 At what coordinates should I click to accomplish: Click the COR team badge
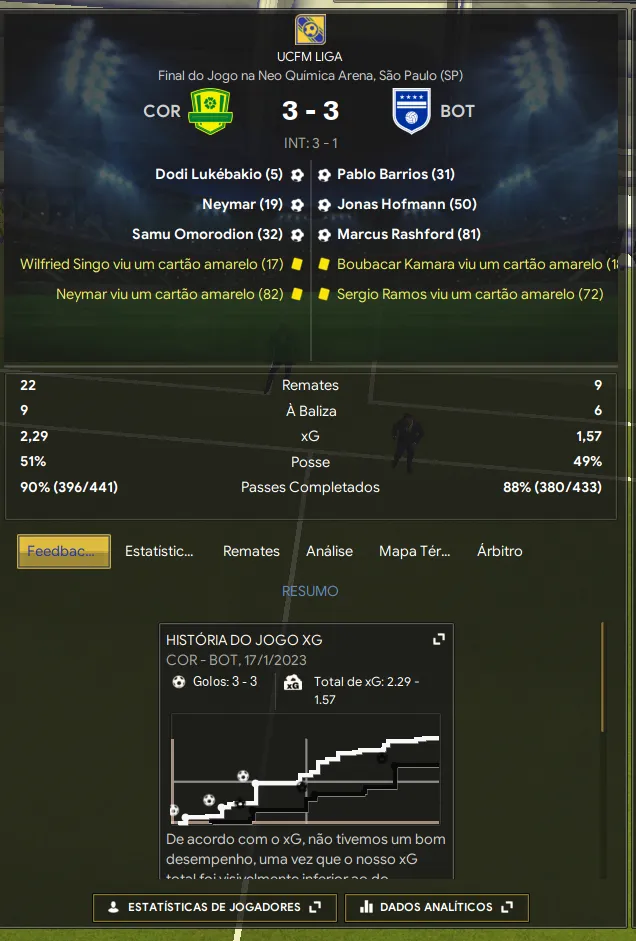point(210,111)
